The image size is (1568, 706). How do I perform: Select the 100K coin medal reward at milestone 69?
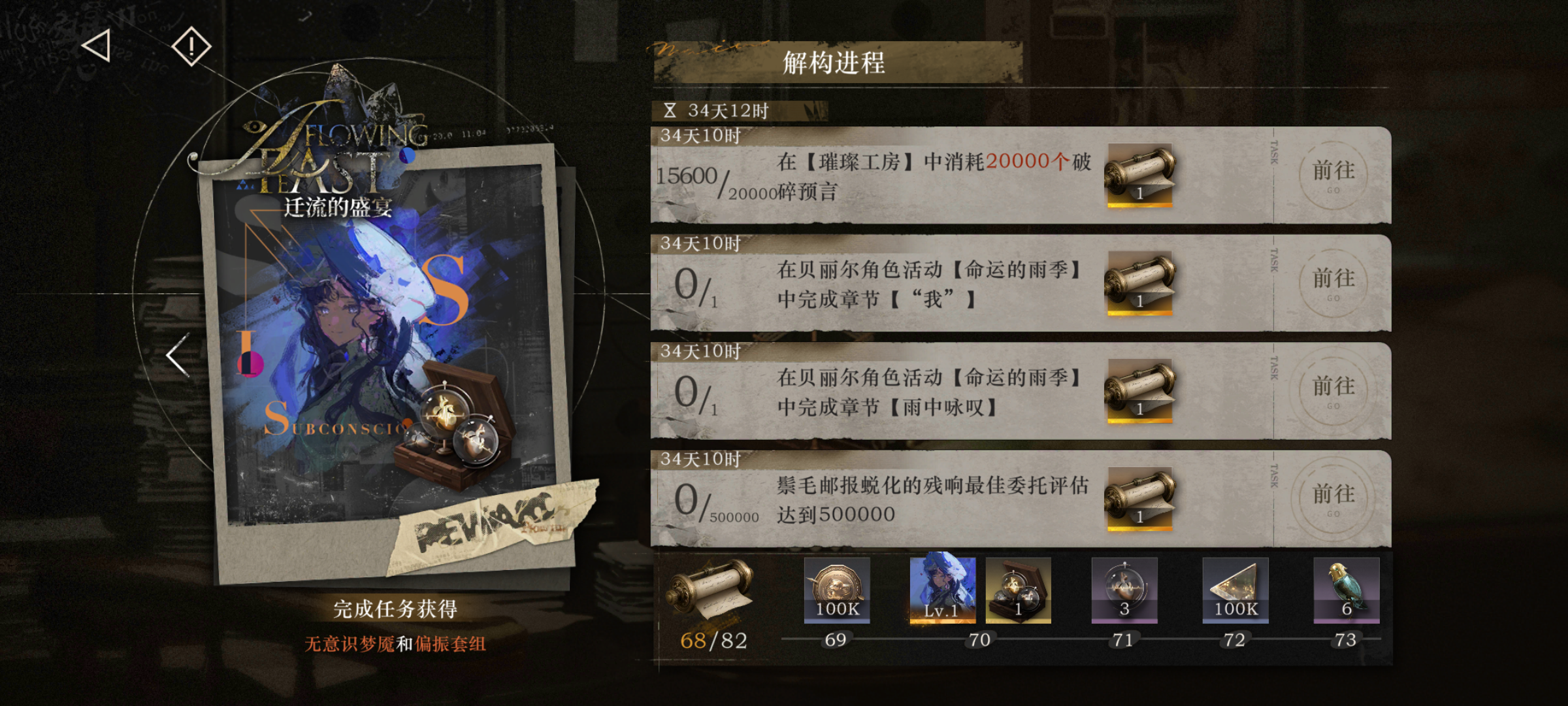838,590
